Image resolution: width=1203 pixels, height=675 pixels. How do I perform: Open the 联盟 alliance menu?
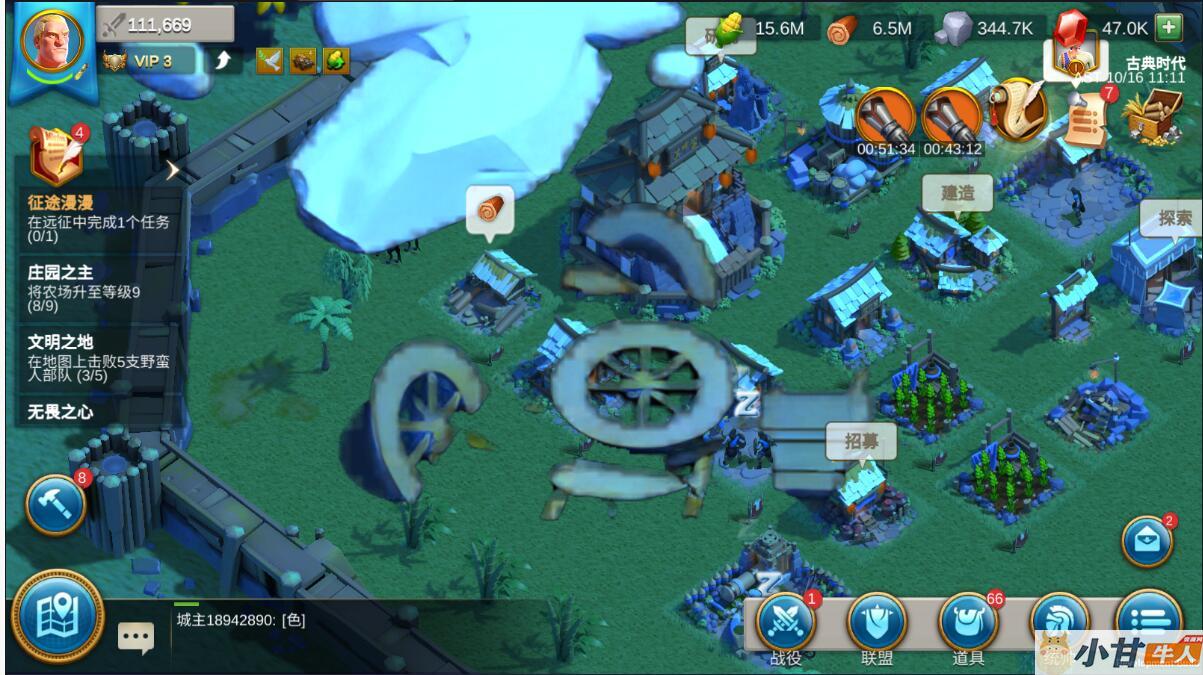coord(877,623)
